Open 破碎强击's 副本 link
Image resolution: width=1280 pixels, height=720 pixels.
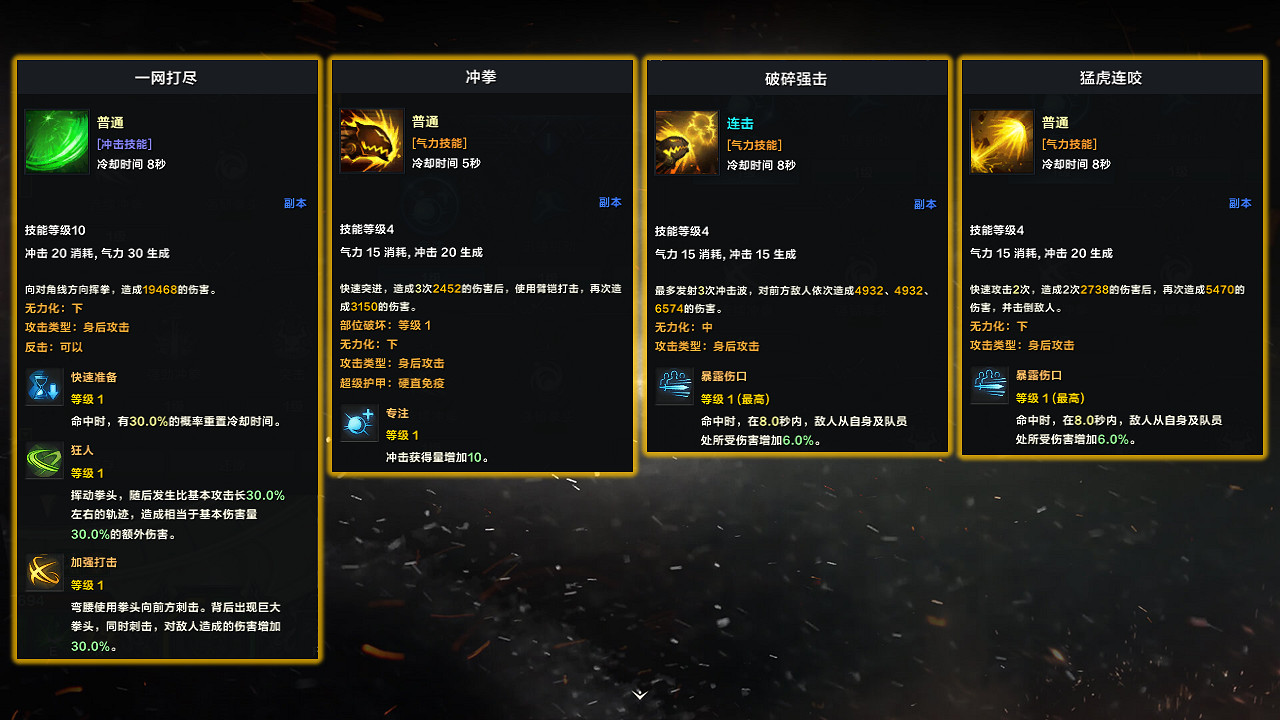coord(925,202)
